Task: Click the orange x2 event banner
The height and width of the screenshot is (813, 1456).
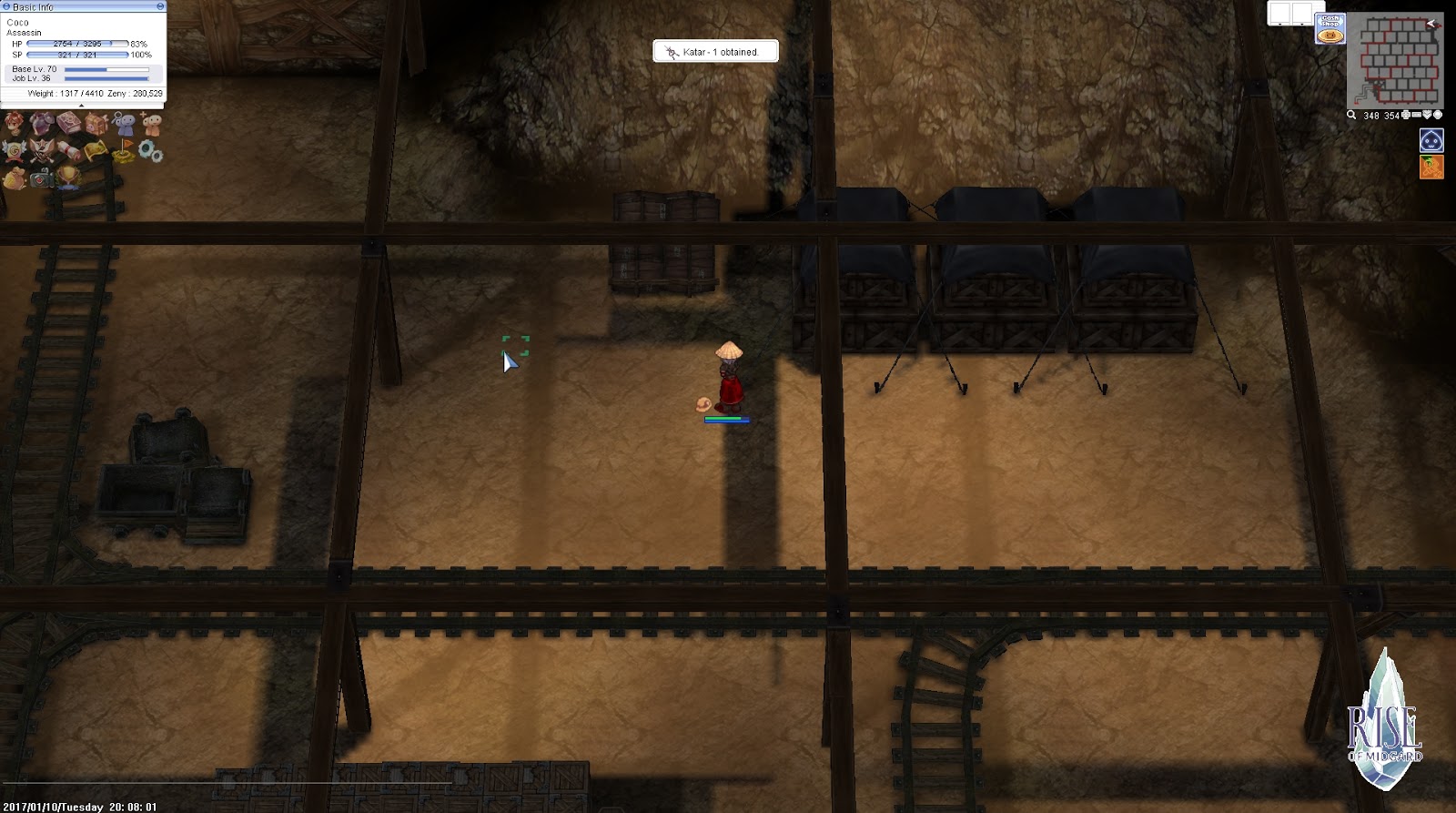Action: point(1431,165)
